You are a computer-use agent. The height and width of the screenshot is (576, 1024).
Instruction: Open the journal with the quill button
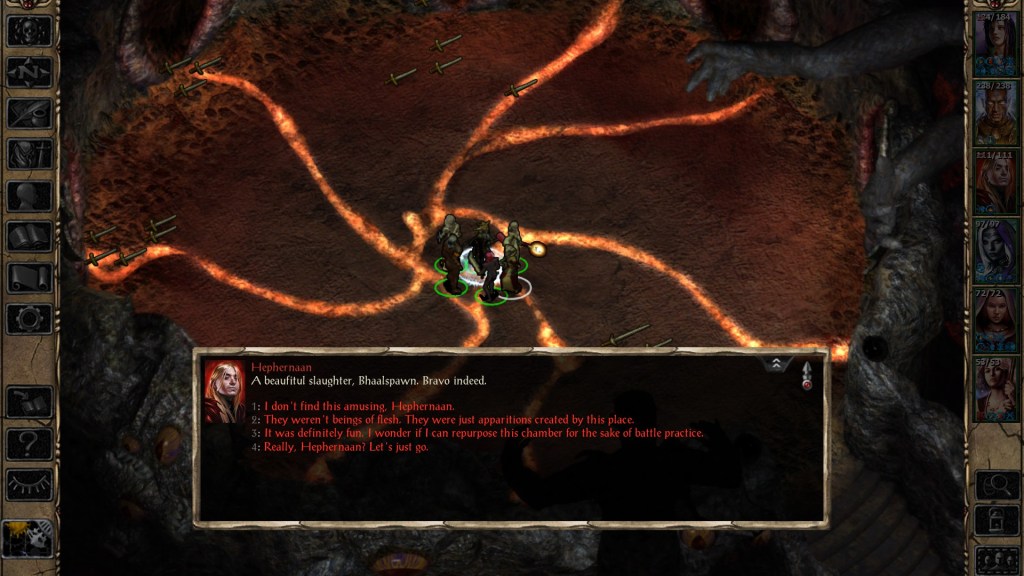pyautogui.click(x=29, y=113)
